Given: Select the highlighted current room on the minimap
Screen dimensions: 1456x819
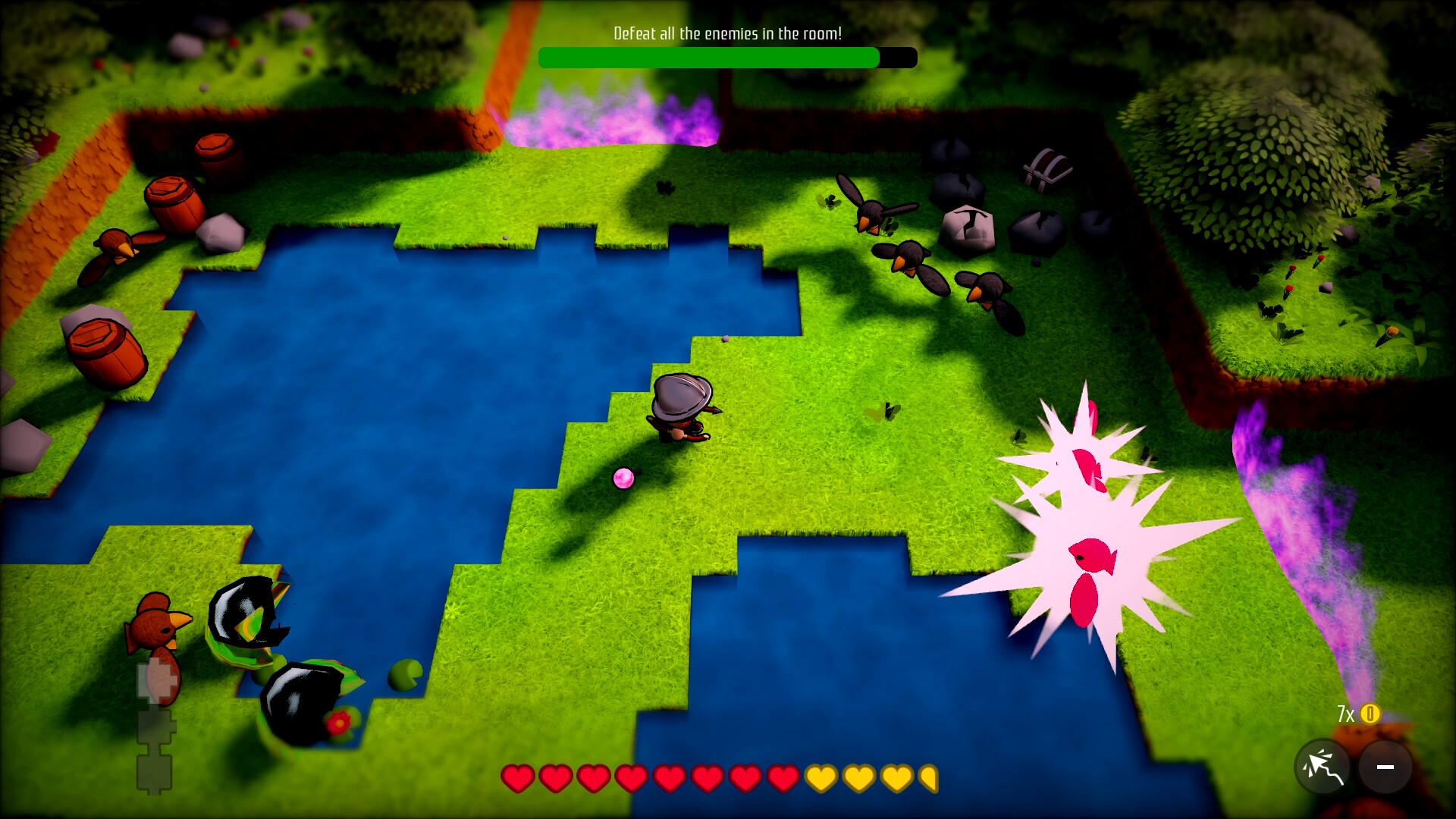Looking at the screenshot, I should 157,678.
